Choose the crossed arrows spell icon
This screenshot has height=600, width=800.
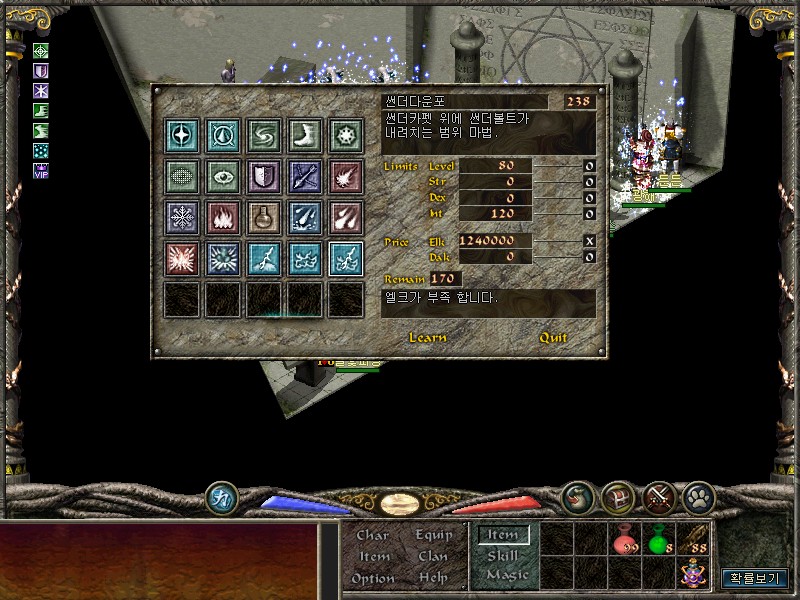[305, 176]
